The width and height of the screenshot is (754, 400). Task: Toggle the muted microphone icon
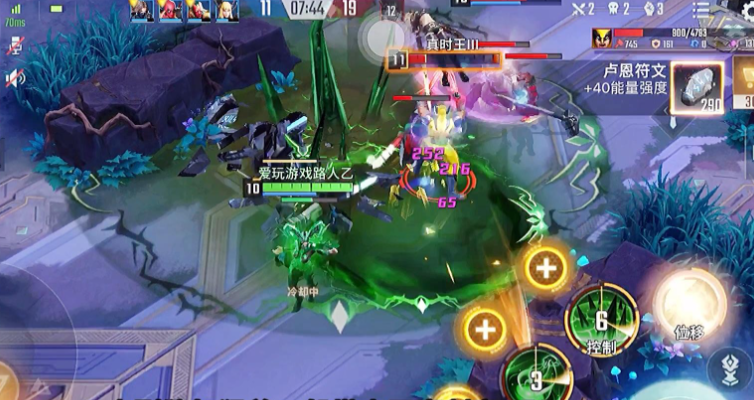tap(15, 46)
